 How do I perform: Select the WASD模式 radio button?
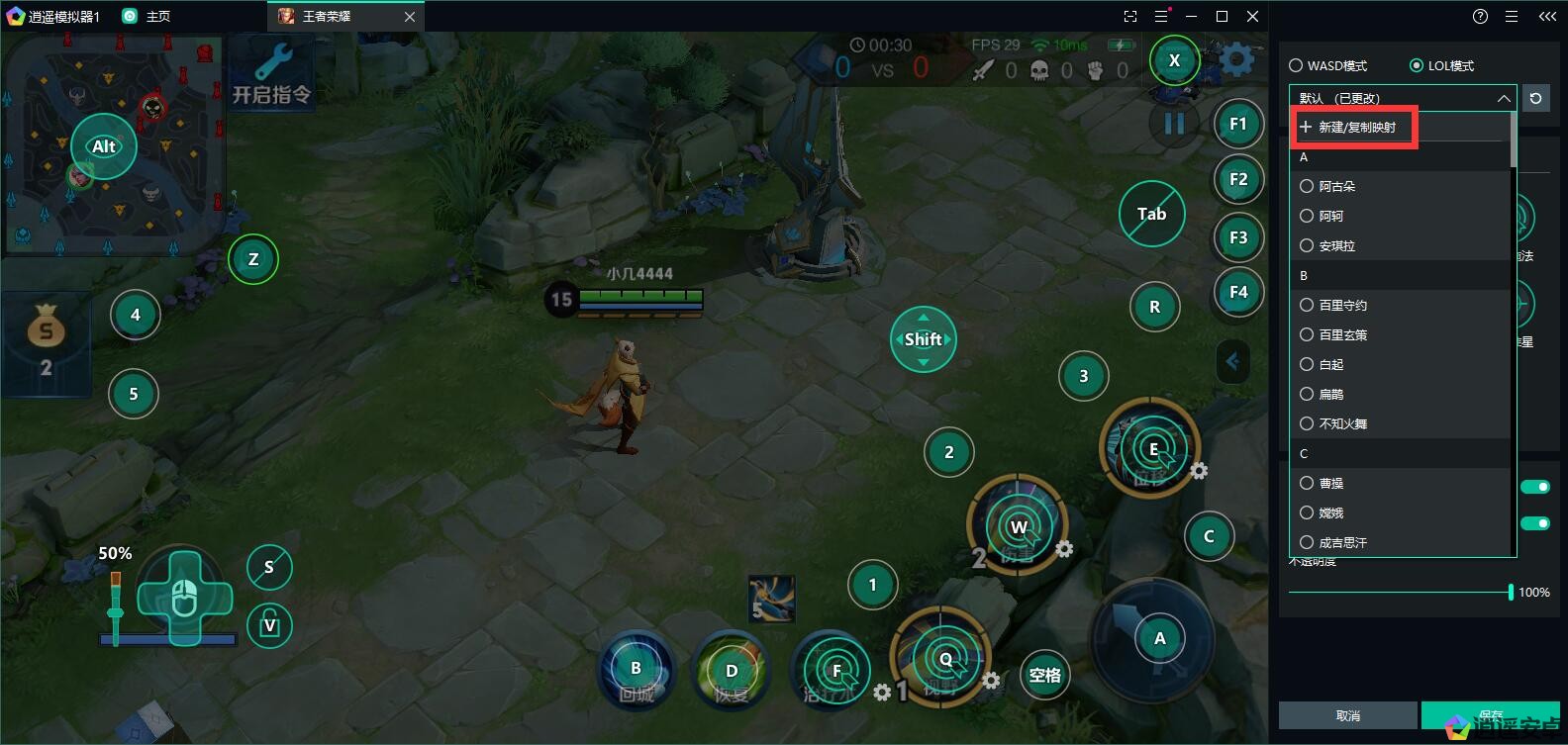[1296, 65]
